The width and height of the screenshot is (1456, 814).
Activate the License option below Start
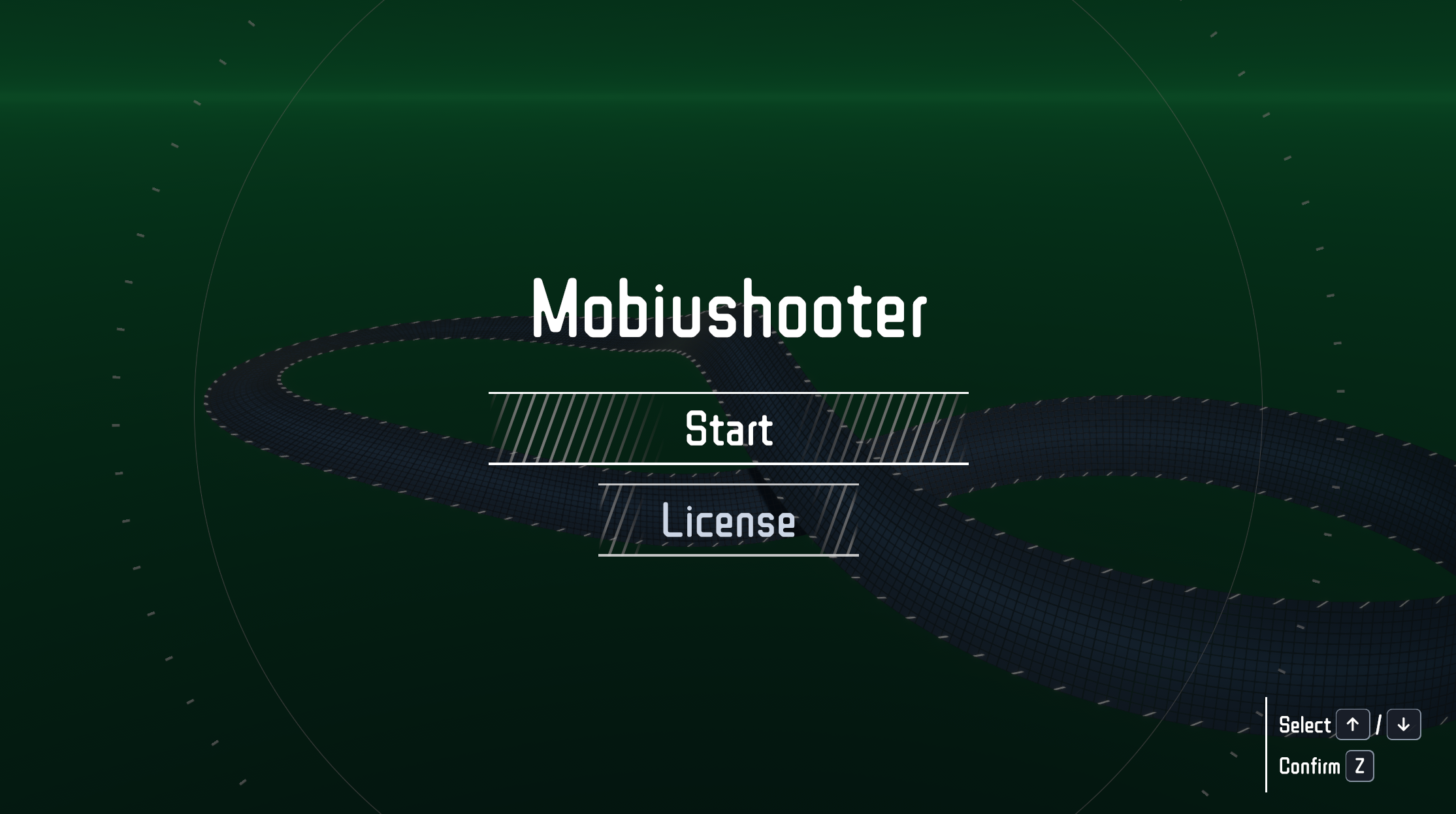[x=728, y=521]
